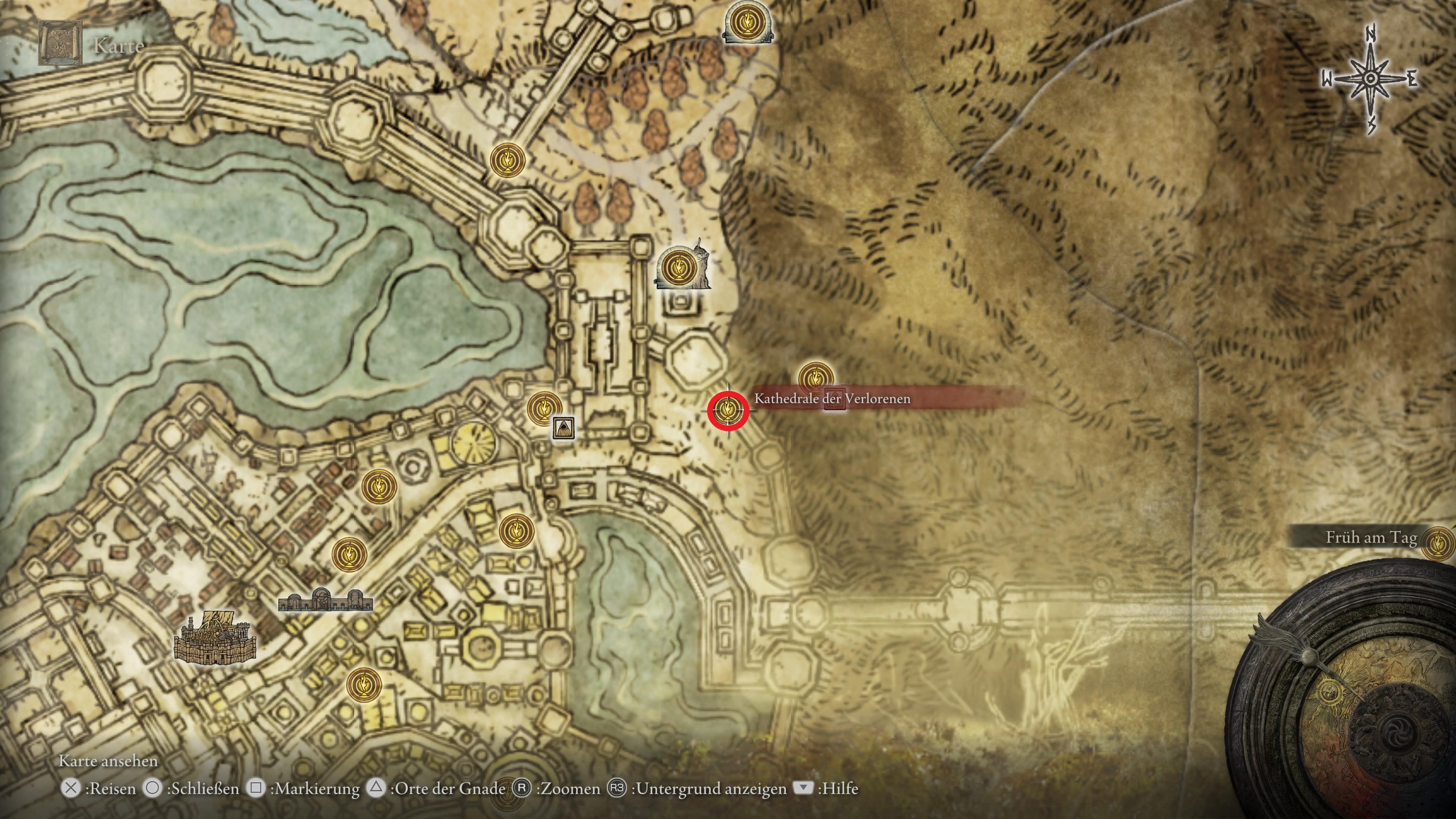Choose the arch-framed grace at the map's top
The image size is (1456, 819).
[748, 22]
